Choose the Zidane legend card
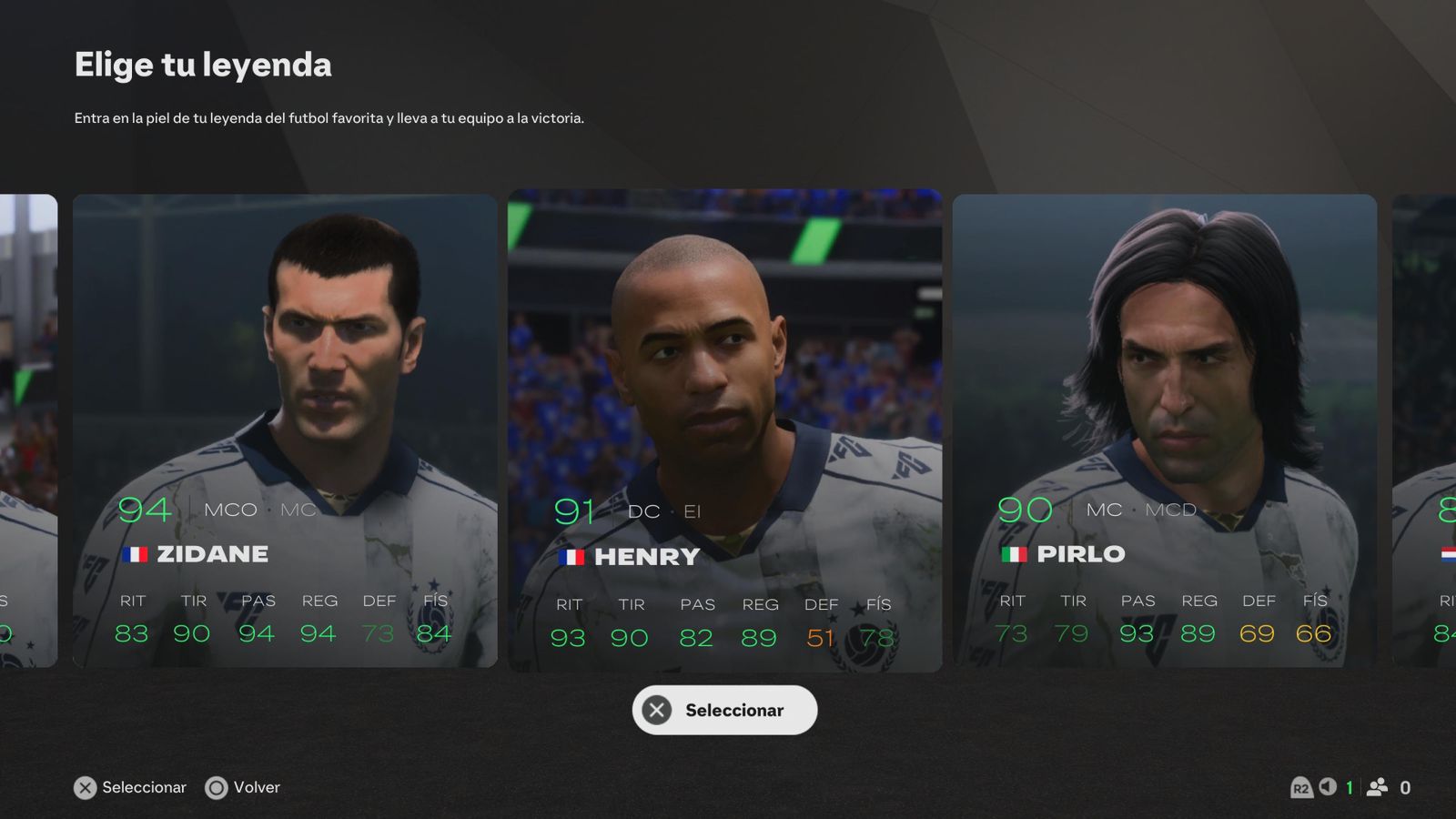 click(285, 430)
